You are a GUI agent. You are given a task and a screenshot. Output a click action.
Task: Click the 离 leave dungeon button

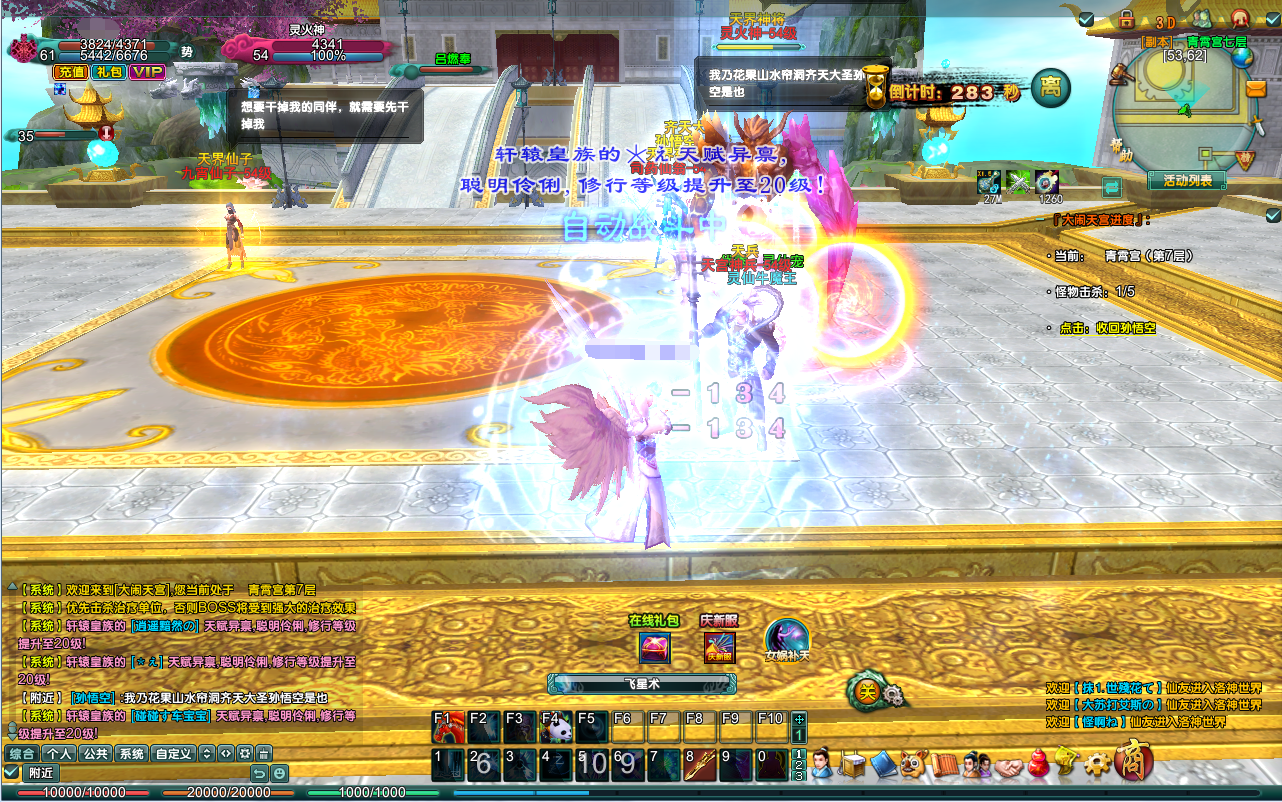click(1050, 87)
